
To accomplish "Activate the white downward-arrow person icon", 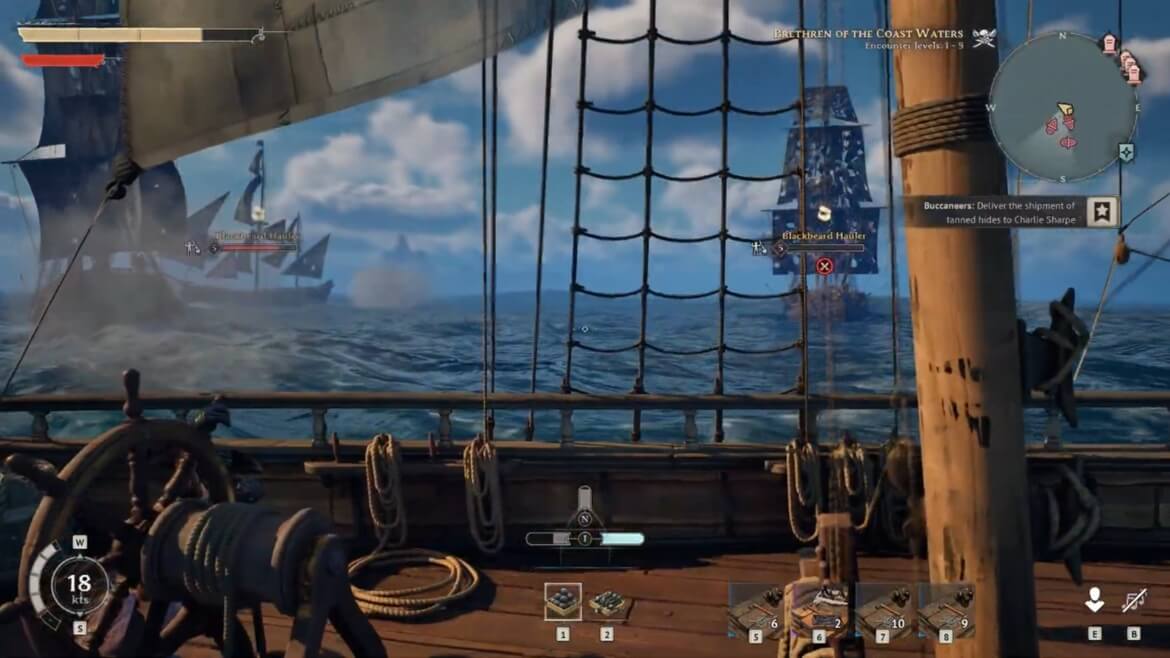I will click(1094, 600).
